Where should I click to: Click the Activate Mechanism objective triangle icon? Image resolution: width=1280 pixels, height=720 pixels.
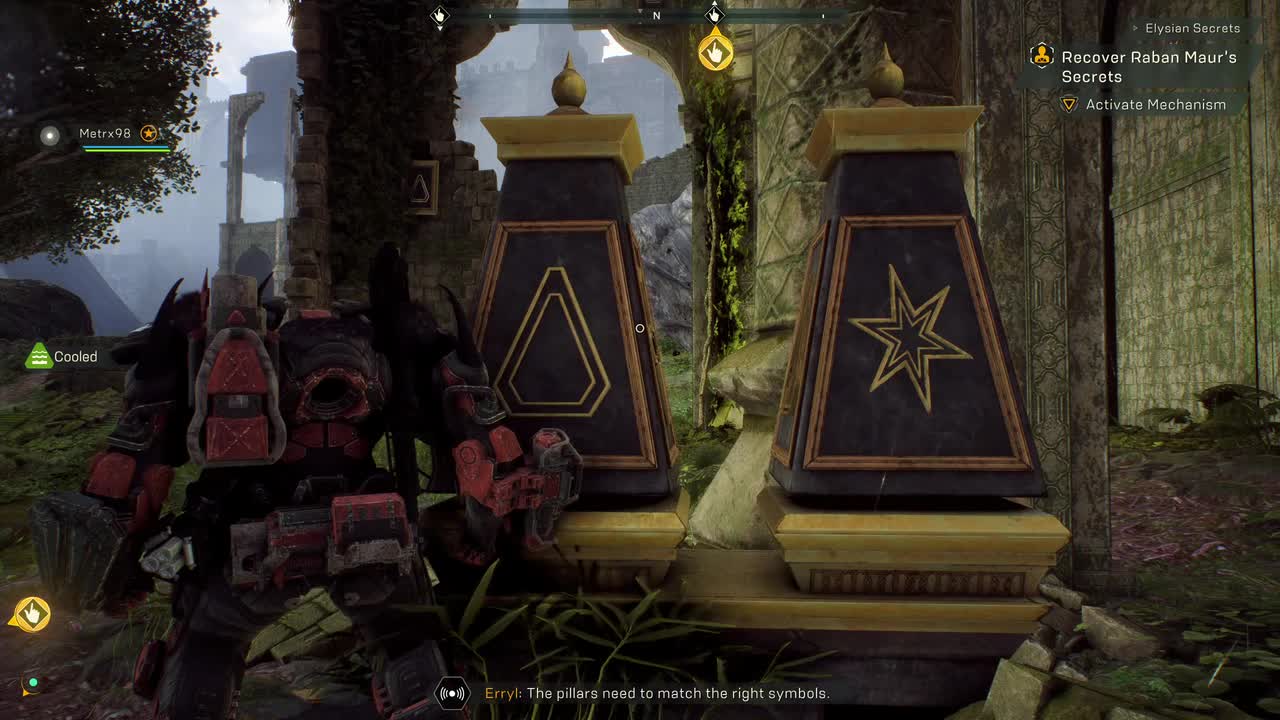click(x=1068, y=104)
